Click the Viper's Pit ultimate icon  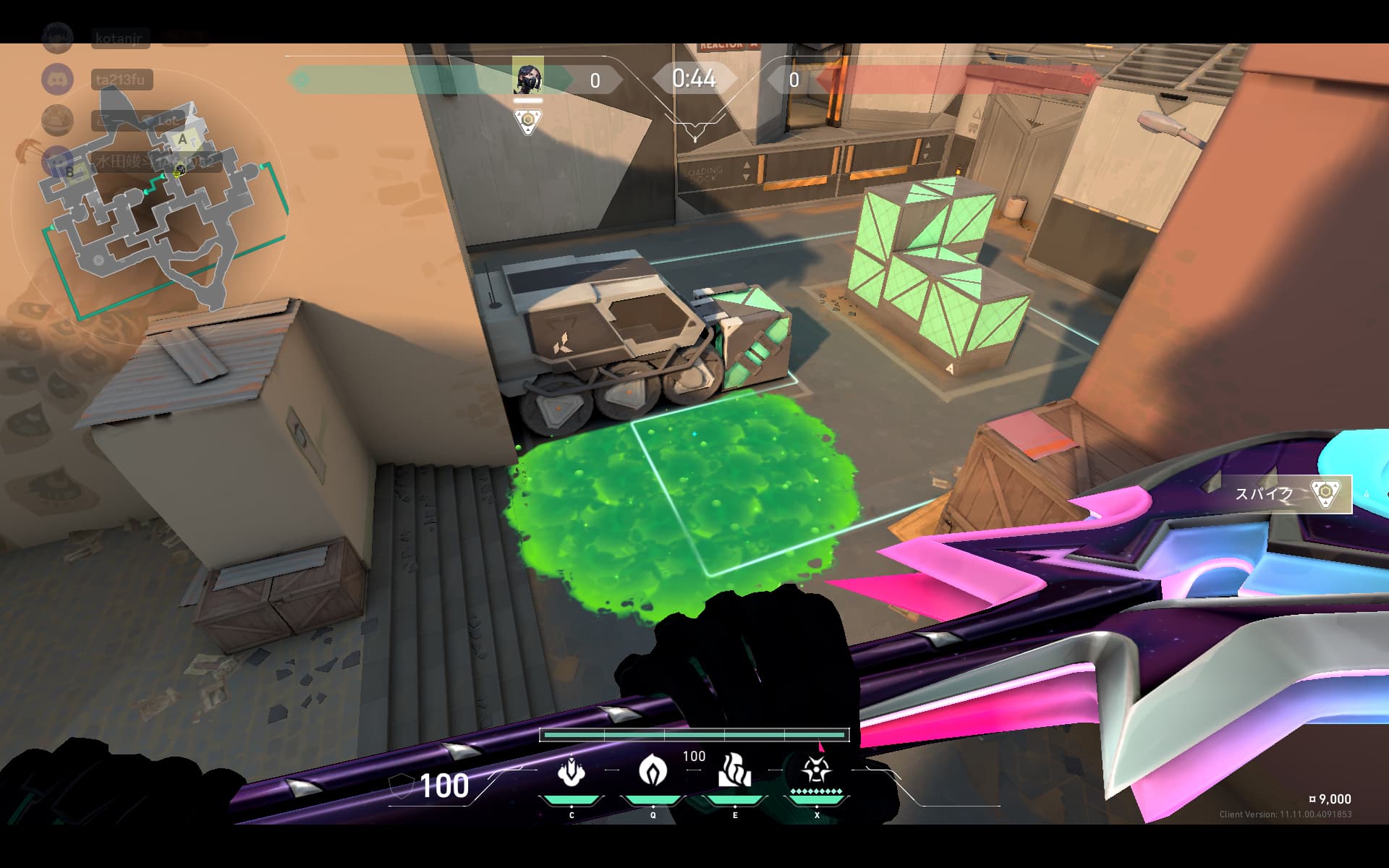(816, 771)
